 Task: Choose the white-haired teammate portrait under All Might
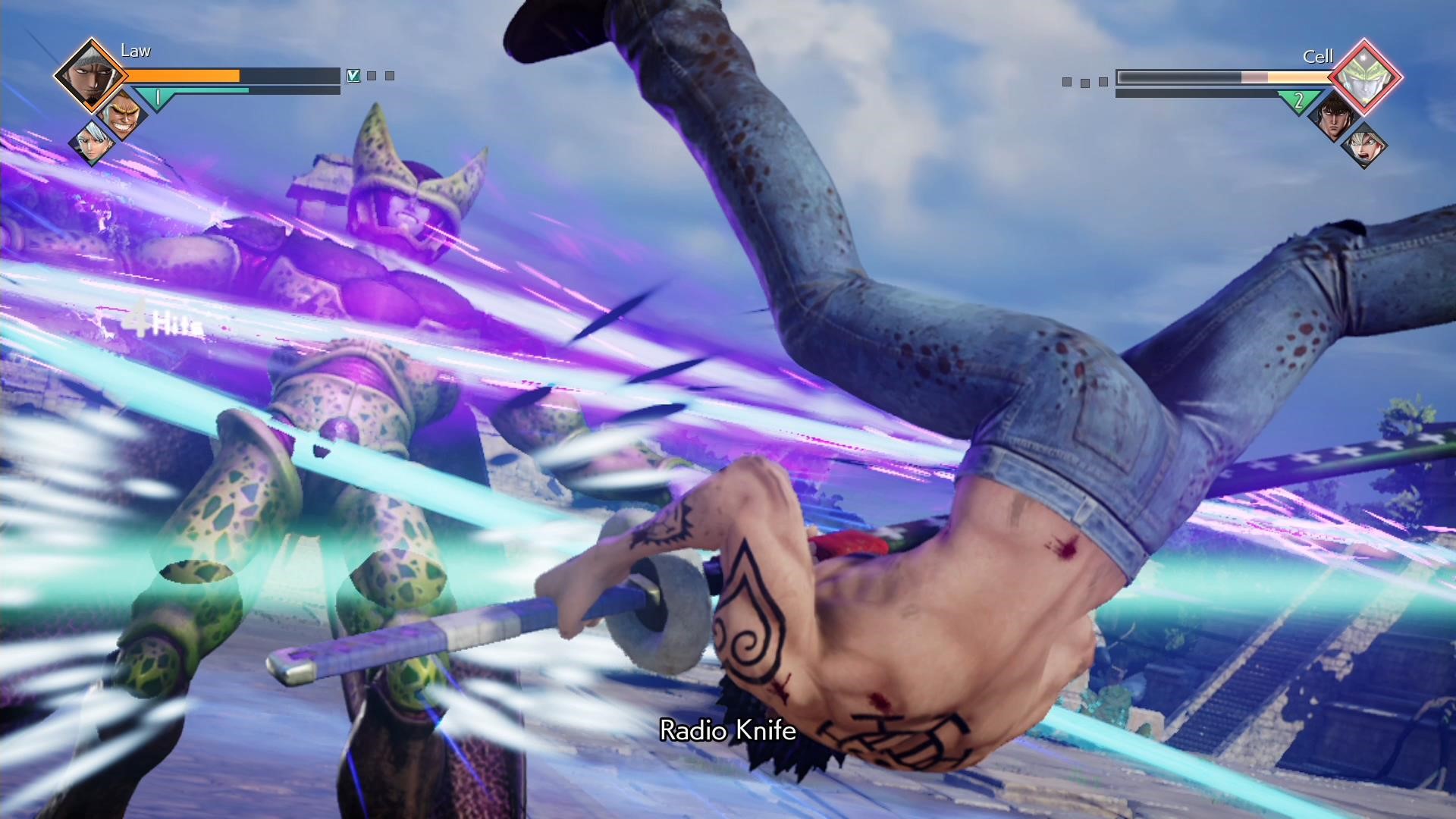tap(93, 143)
